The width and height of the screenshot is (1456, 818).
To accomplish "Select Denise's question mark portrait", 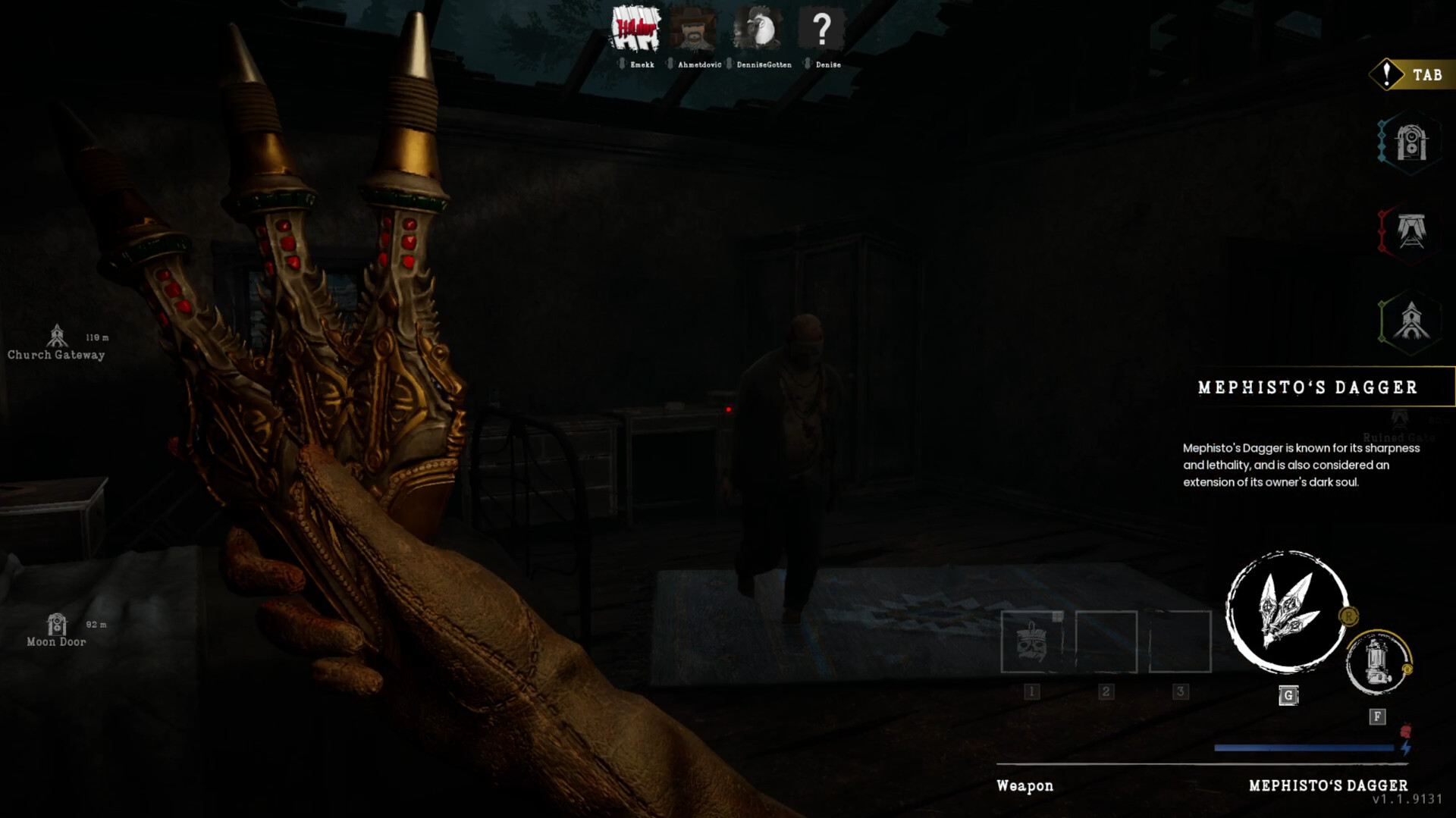I will point(821,30).
